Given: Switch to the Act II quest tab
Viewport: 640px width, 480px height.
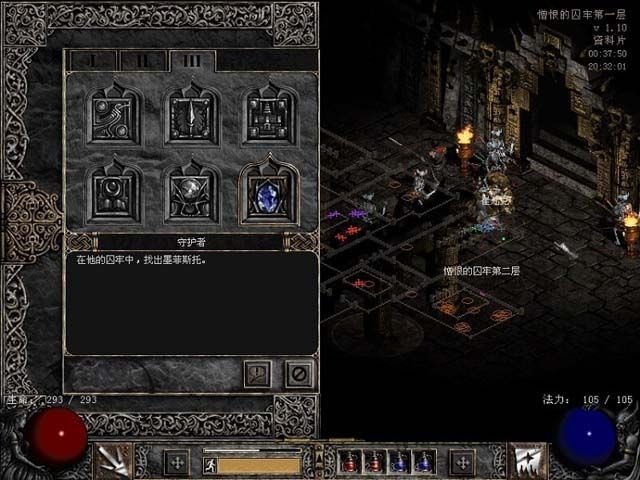Looking at the screenshot, I should 143,61.
